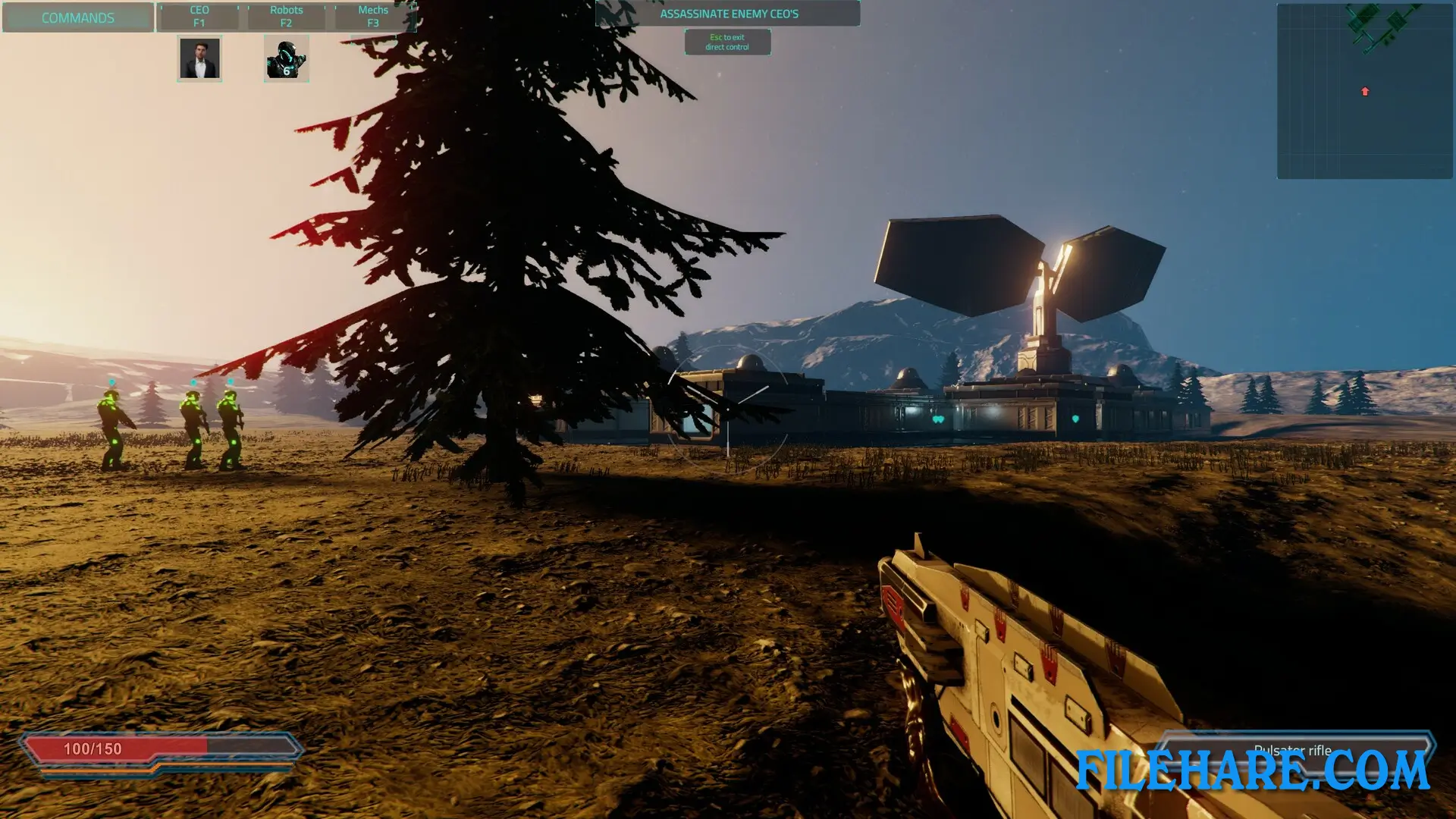This screenshot has height=819, width=1456.
Task: Click the red marker on the minimap
Action: point(1363,91)
